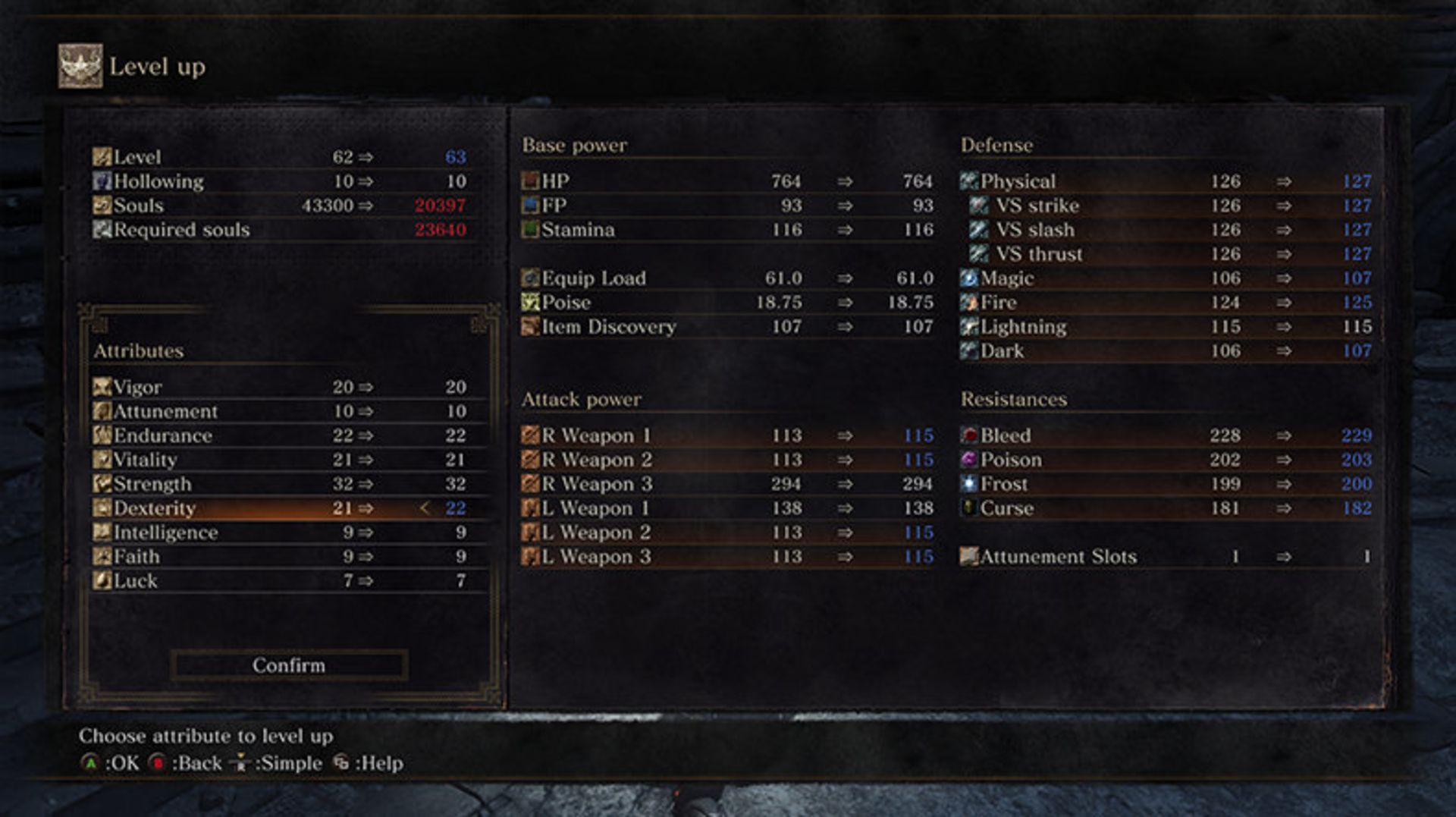Decrease Dexterity with the left arrow
The width and height of the screenshot is (1456, 817).
click(425, 508)
